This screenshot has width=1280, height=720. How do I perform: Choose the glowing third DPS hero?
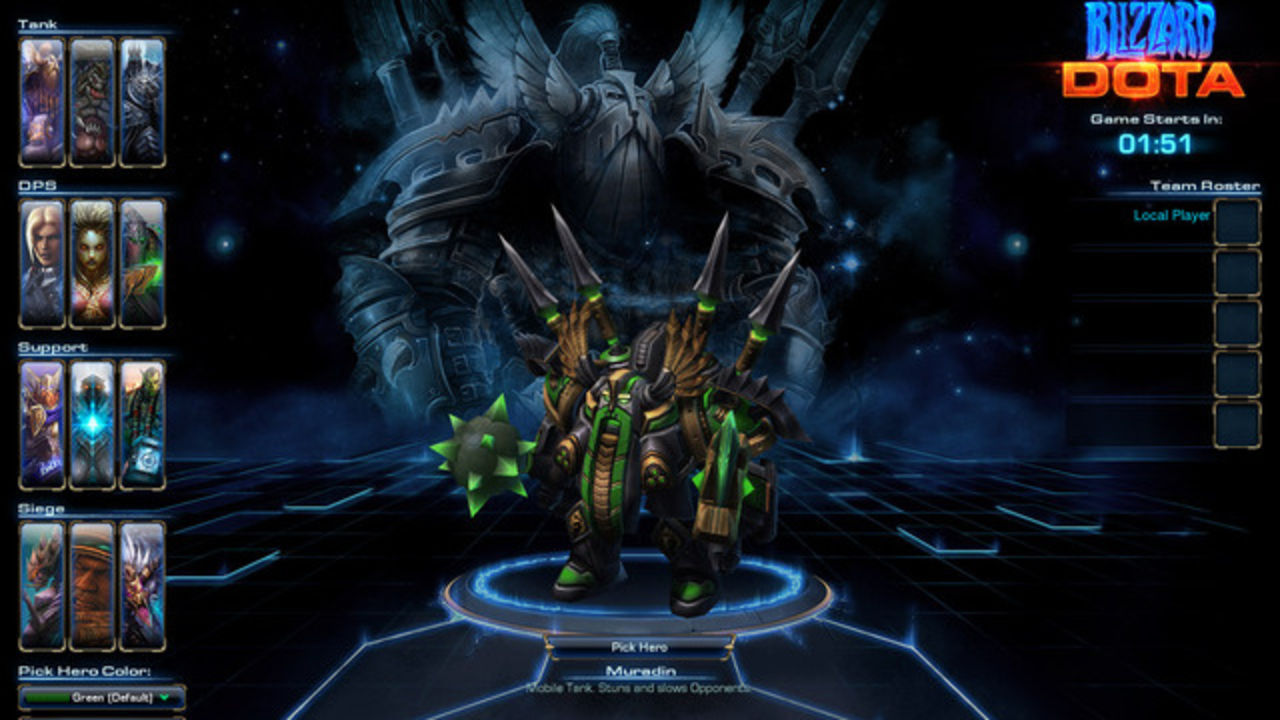143,262
